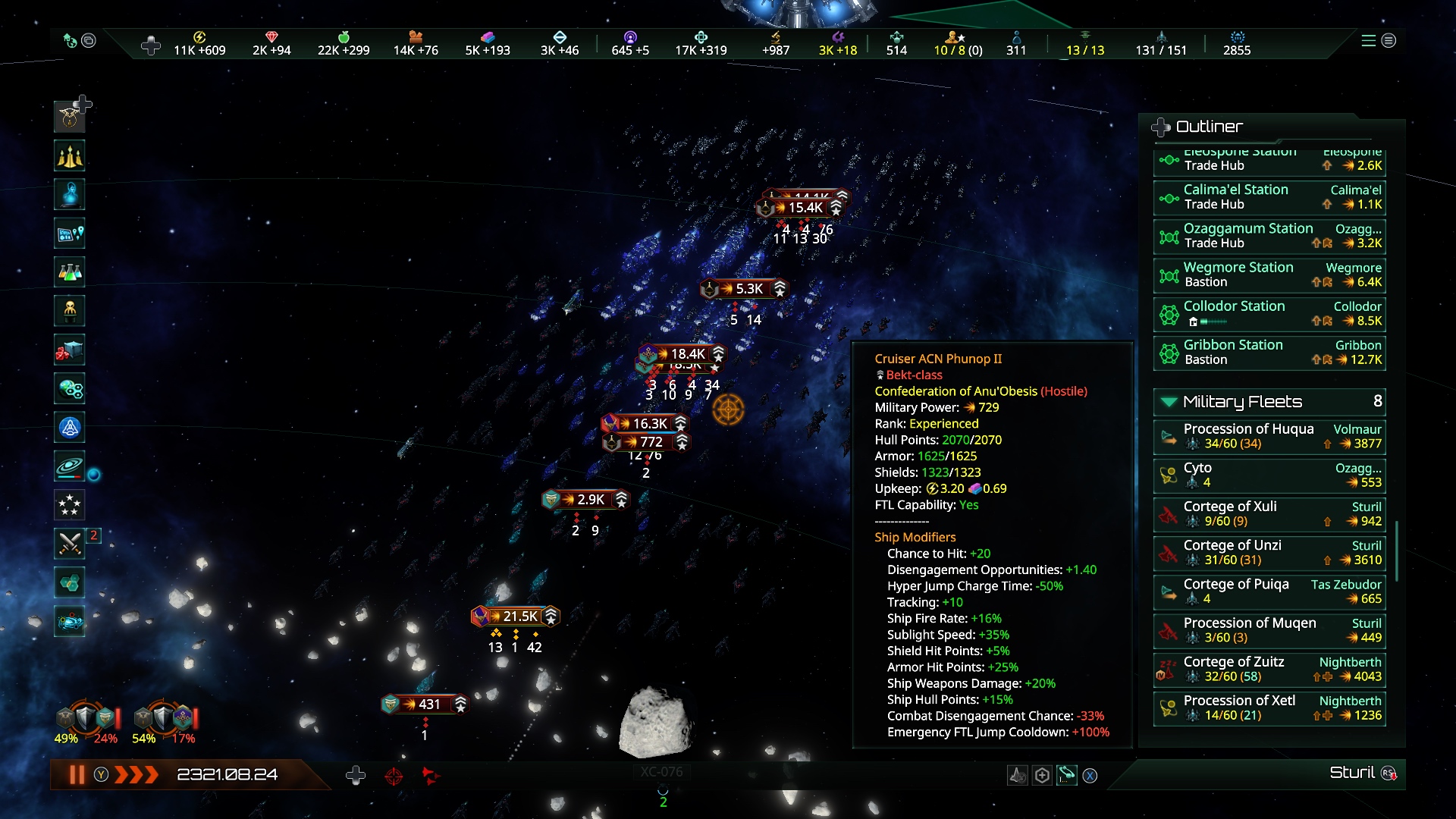
Task: Toggle the game pause button
Action: point(77,774)
